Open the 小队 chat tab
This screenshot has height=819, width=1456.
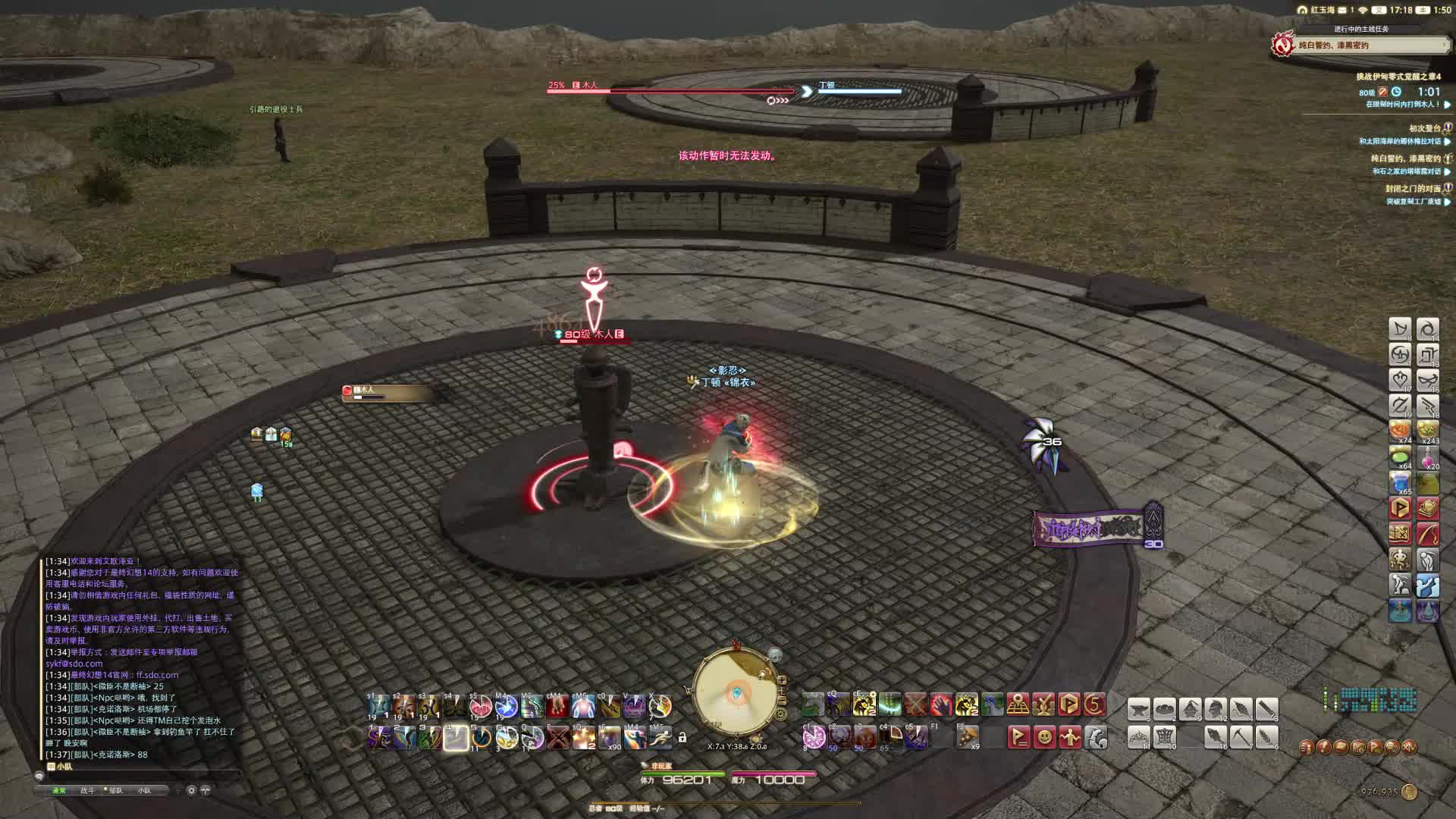point(144,790)
